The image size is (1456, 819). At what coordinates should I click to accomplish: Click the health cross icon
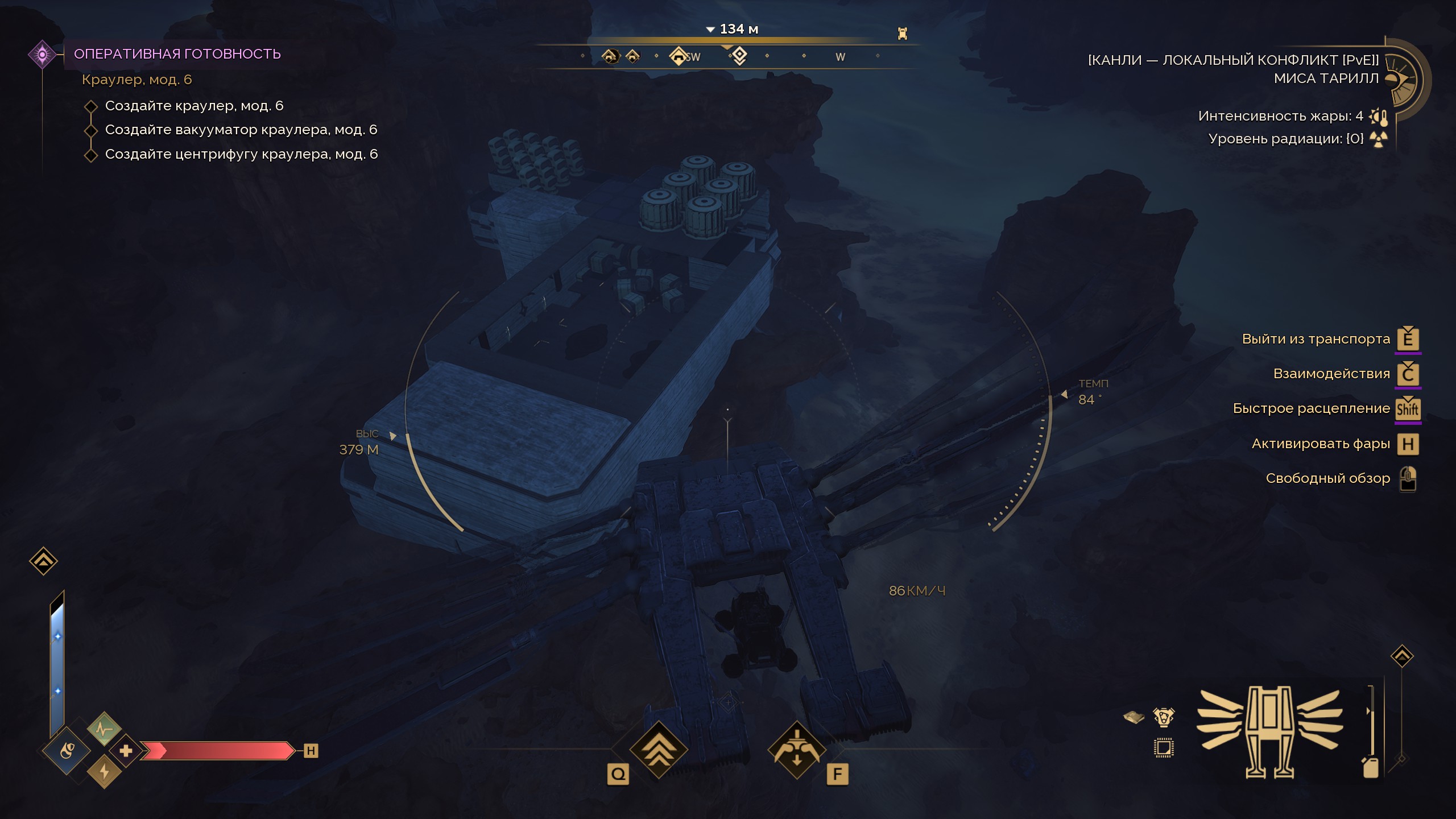(x=126, y=751)
